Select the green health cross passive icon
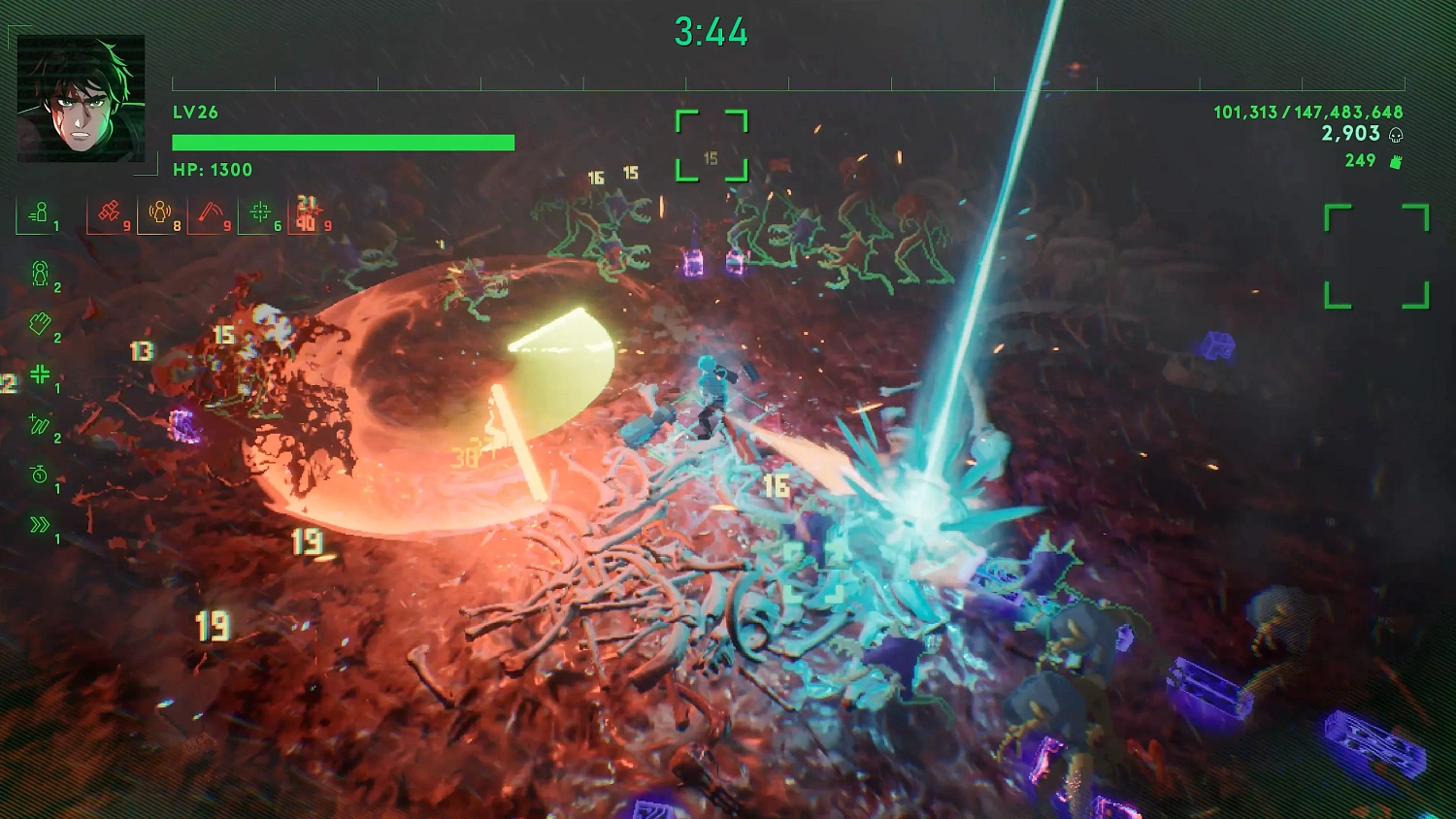Image resolution: width=1456 pixels, height=819 pixels. [x=39, y=375]
